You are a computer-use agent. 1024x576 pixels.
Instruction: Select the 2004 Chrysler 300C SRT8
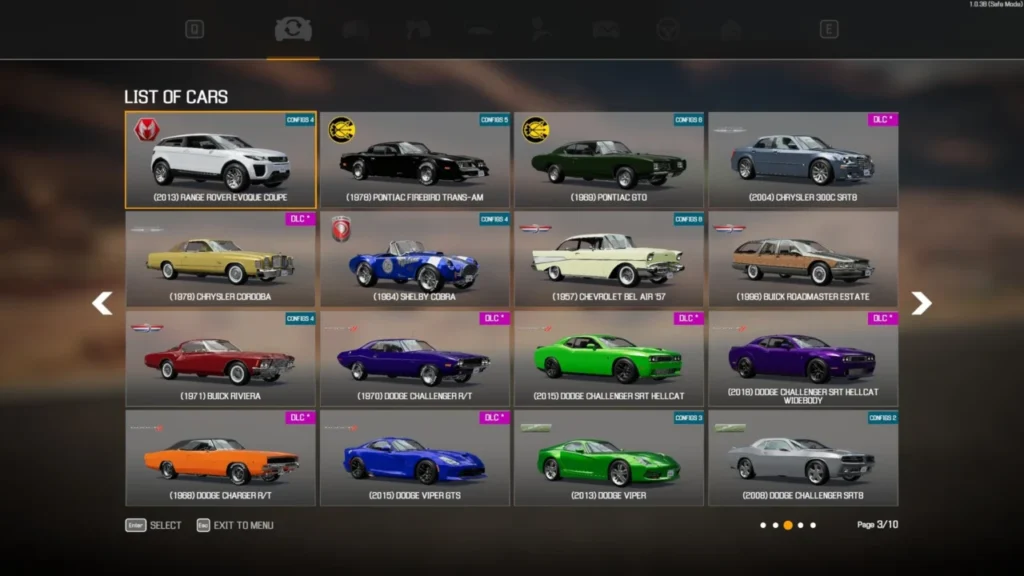803,160
